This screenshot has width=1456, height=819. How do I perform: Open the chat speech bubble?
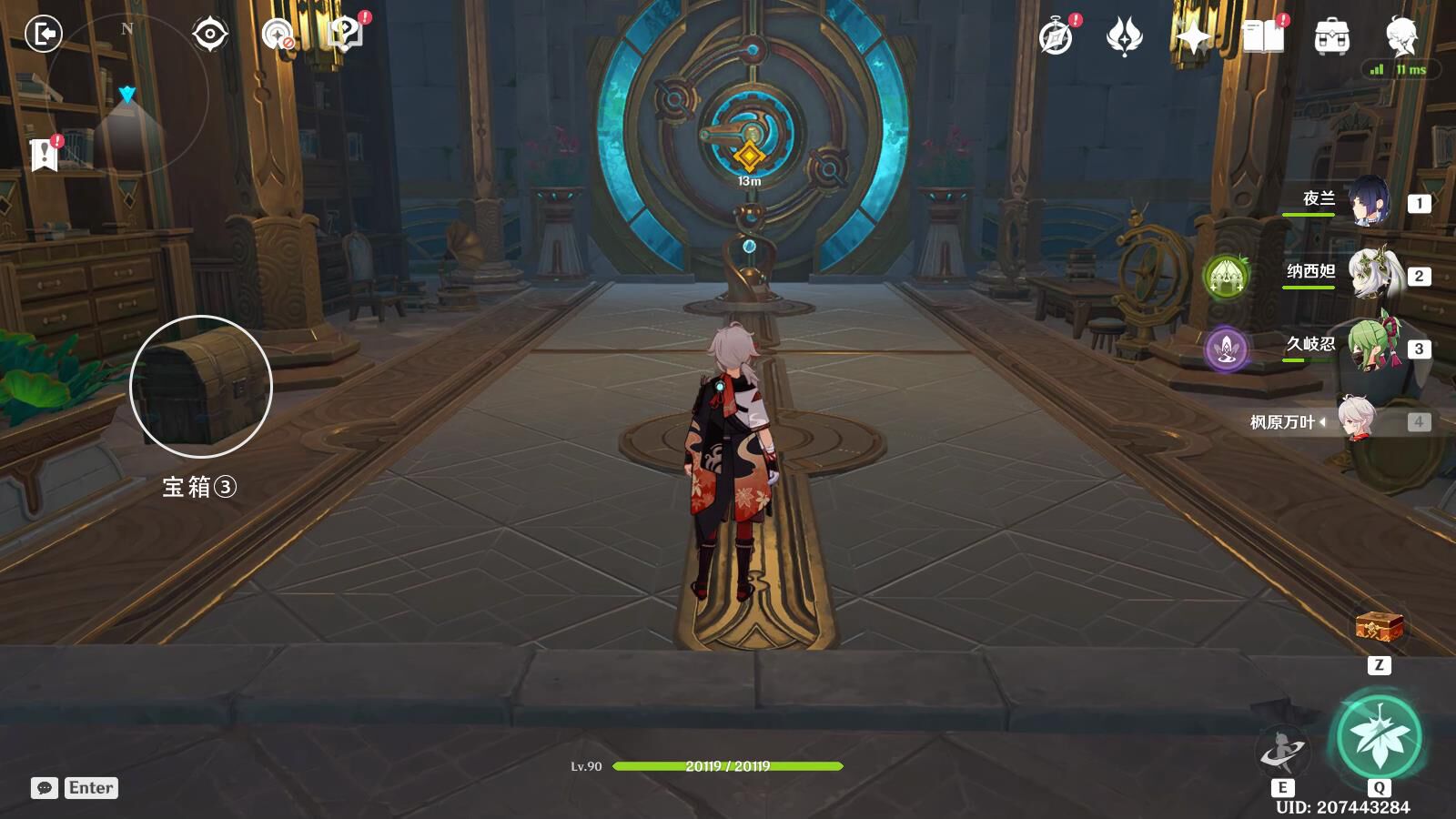(45, 788)
